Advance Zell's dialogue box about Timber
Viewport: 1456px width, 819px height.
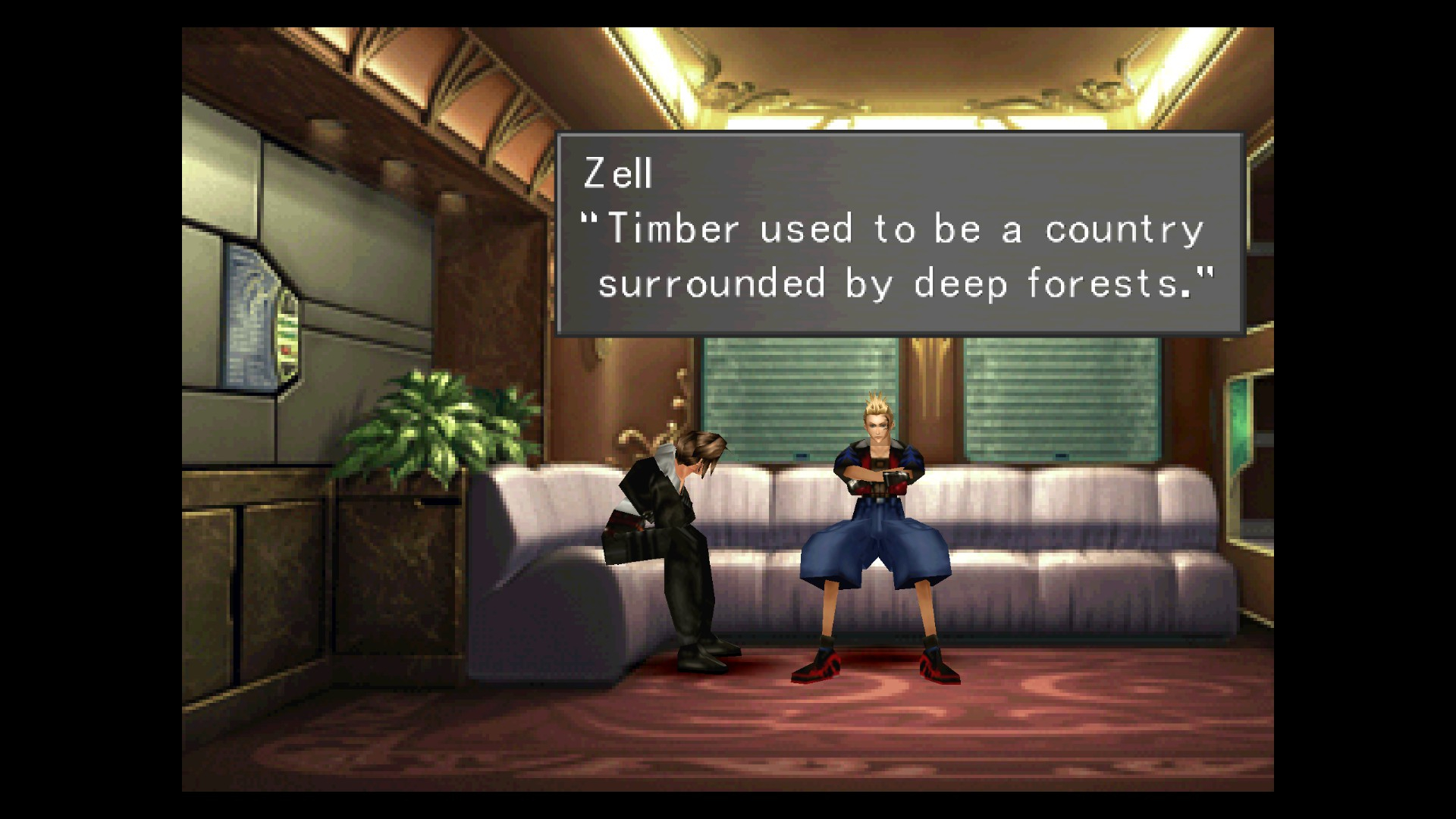point(899,234)
